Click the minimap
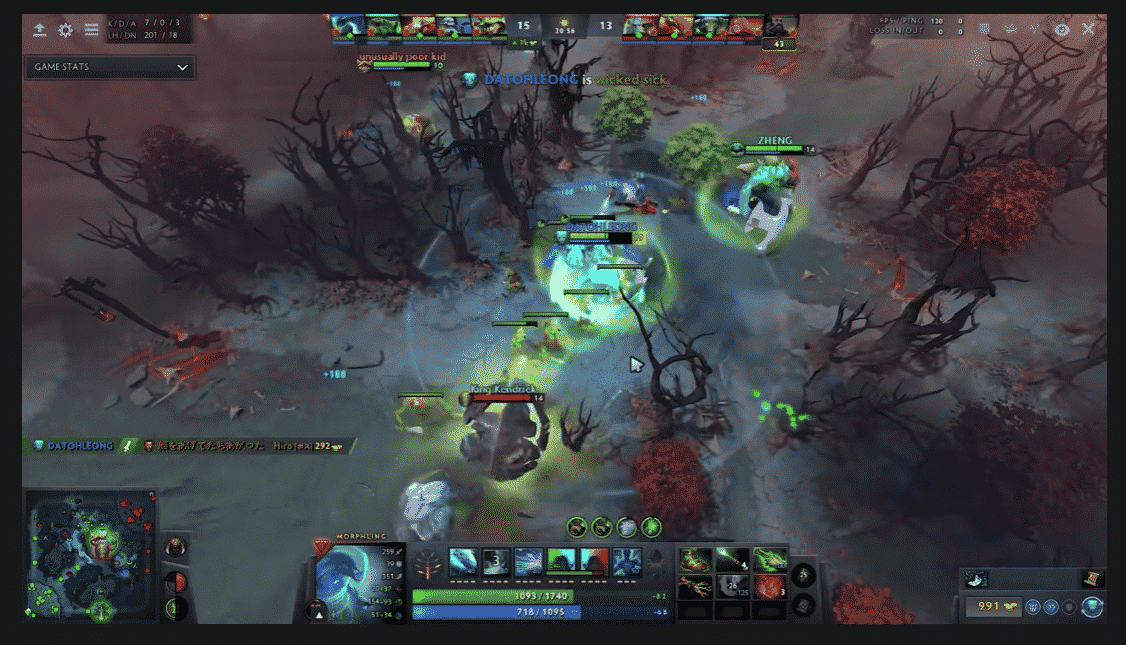The width and height of the screenshot is (1126, 645). point(91,557)
